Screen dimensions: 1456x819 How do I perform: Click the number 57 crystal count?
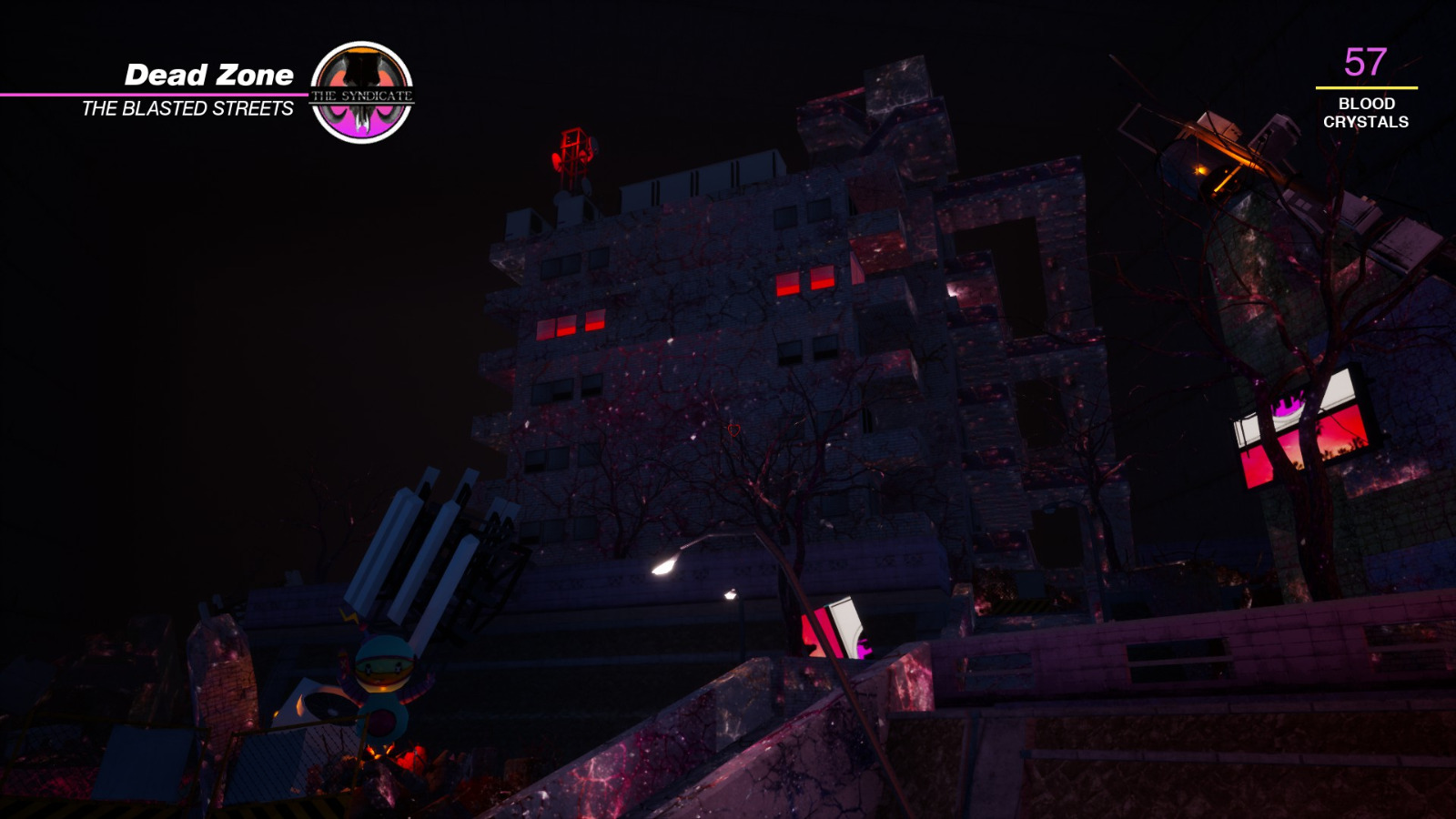[1364, 64]
